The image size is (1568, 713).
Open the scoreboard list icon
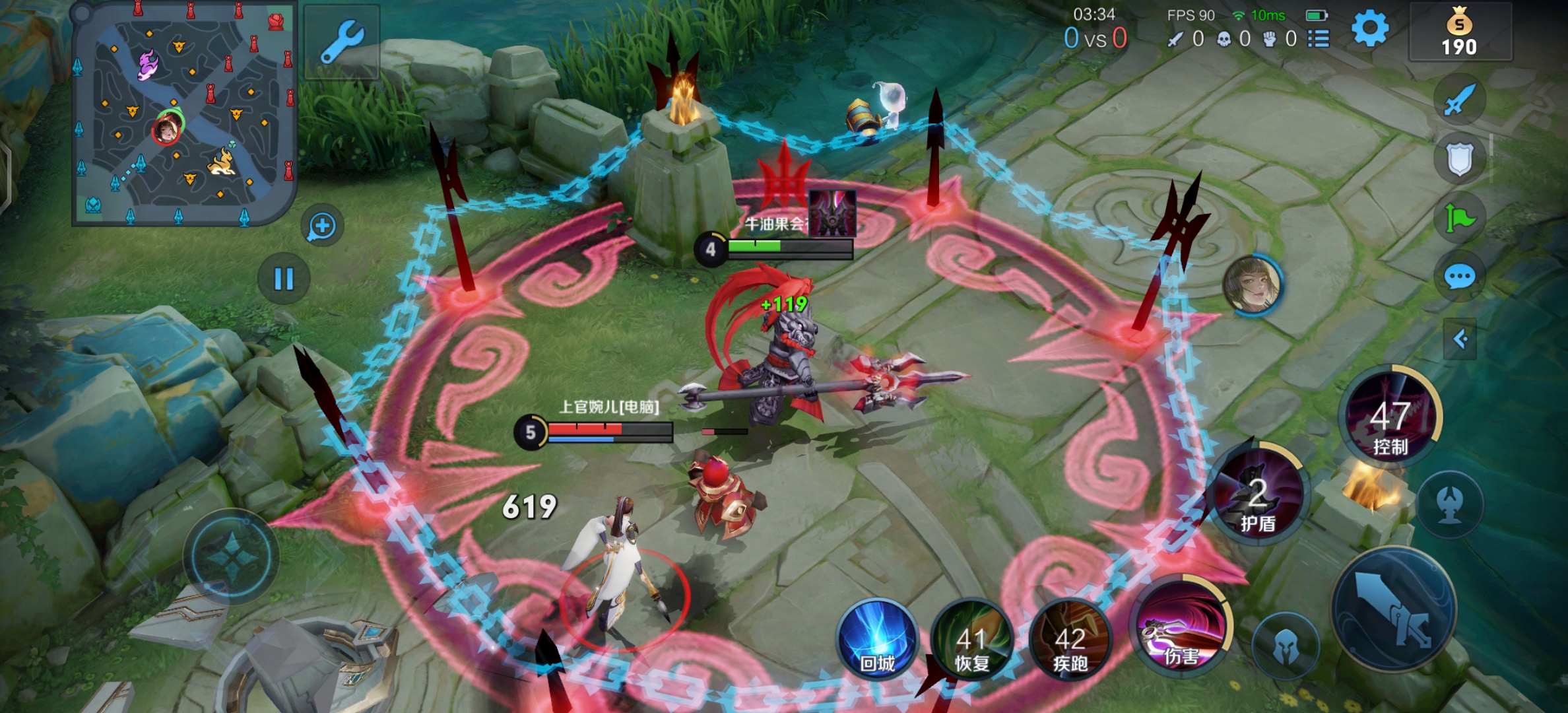pyautogui.click(x=1319, y=39)
